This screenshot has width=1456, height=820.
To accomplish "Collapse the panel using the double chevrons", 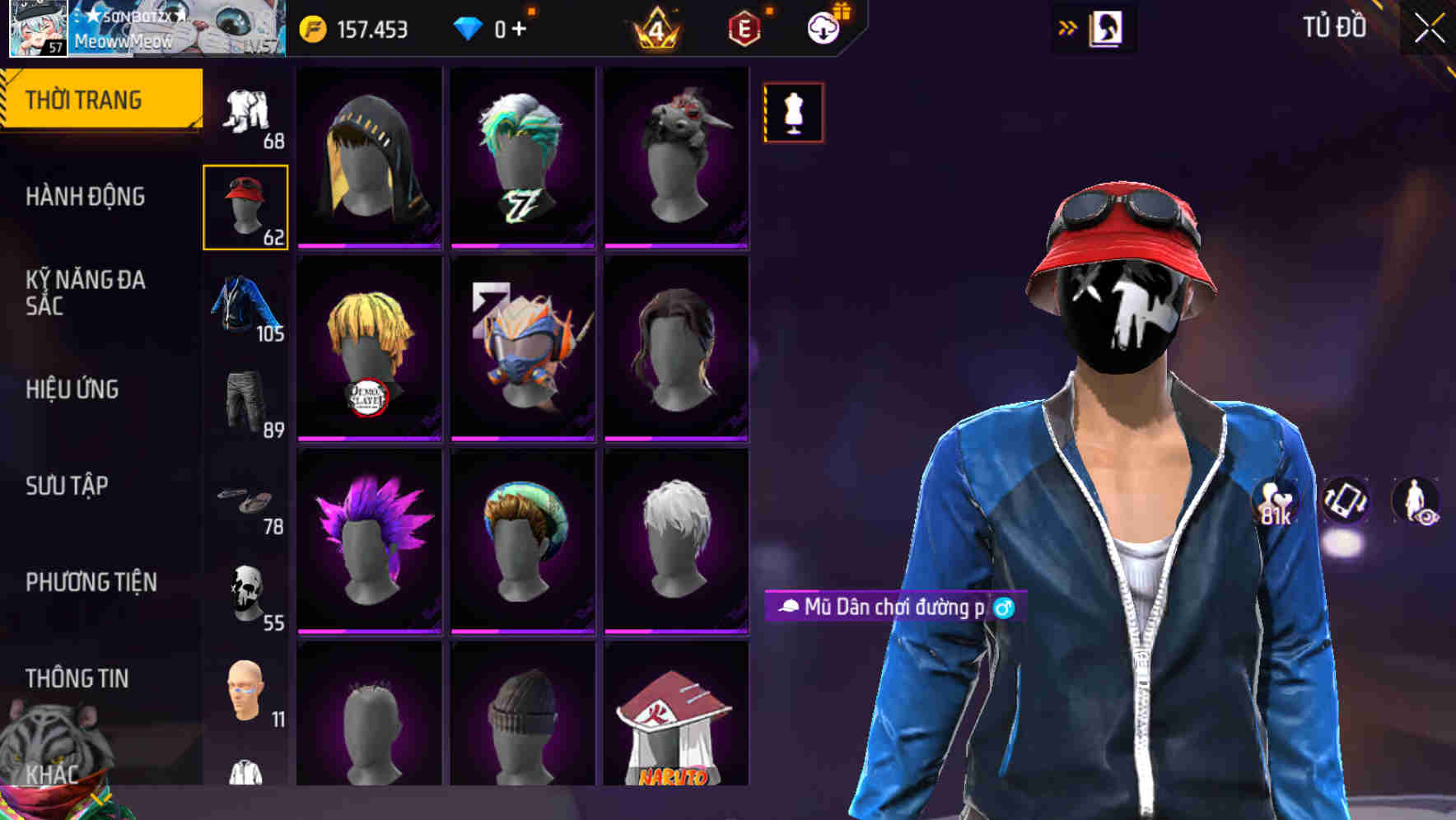I will pyautogui.click(x=1068, y=26).
